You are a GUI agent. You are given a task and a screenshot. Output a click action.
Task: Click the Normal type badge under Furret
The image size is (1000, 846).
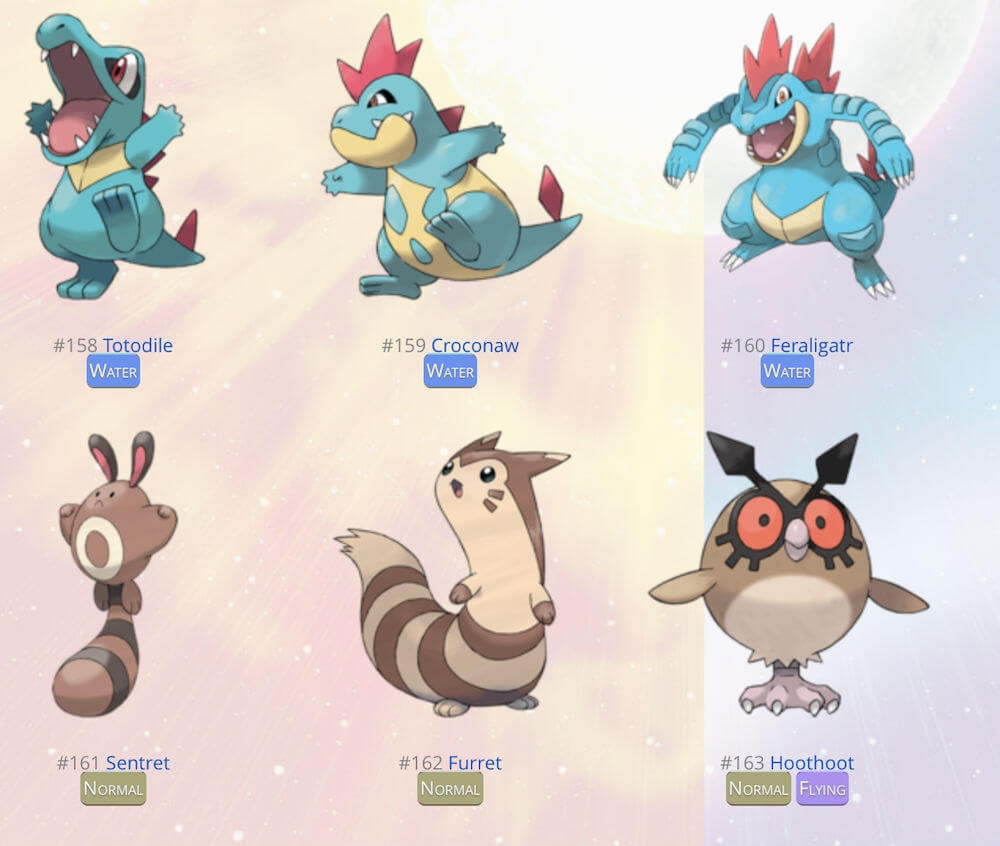pyautogui.click(x=450, y=788)
